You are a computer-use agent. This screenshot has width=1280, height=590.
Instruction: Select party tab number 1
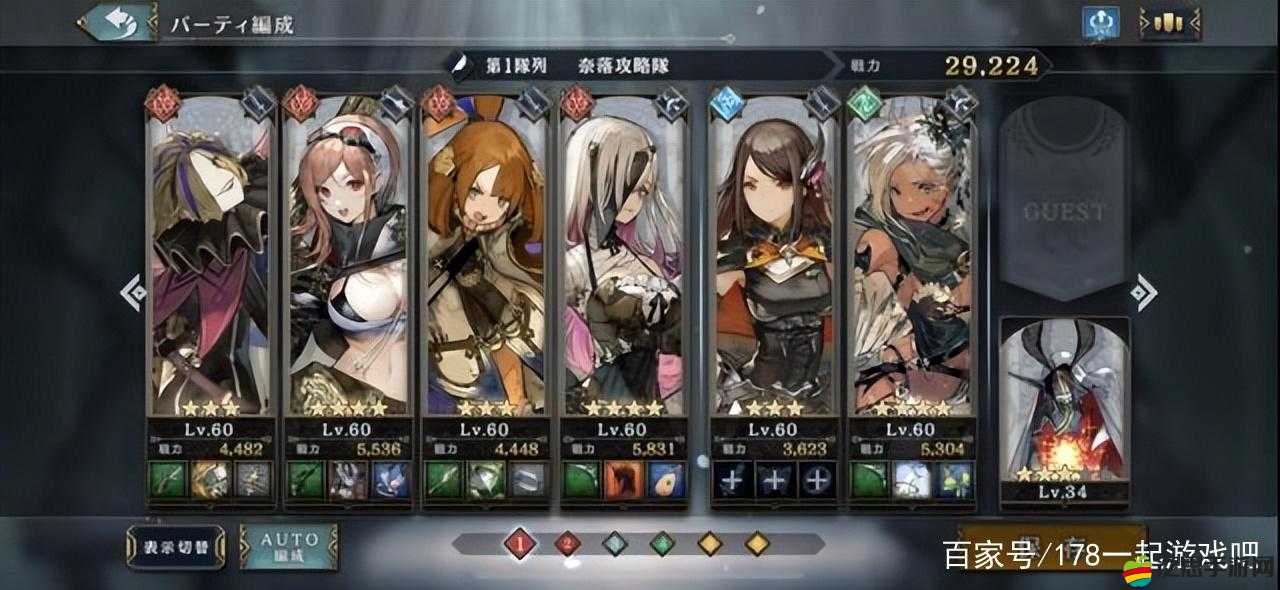point(520,544)
